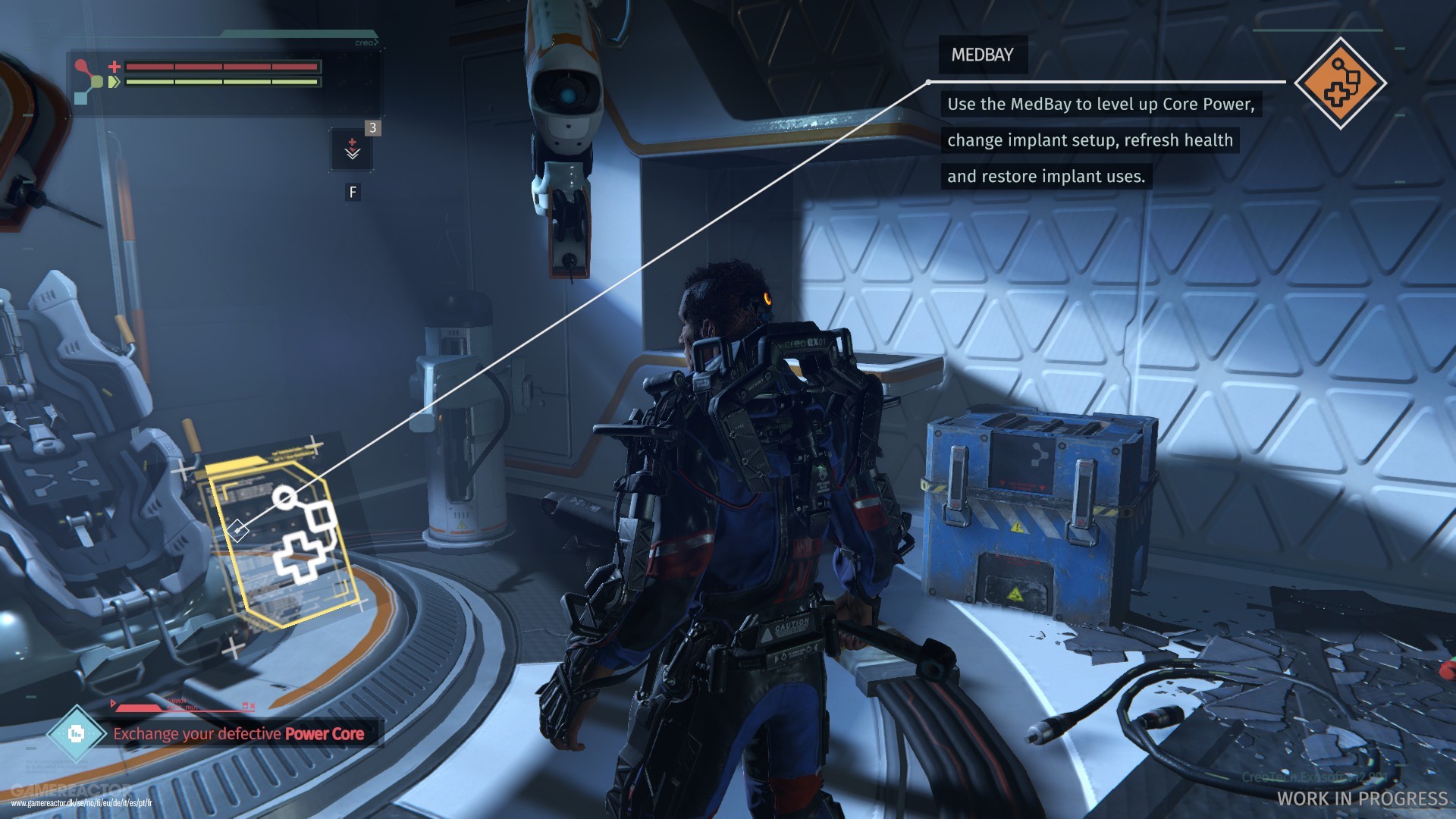The width and height of the screenshot is (1456, 819).
Task: Click the play triangle beside the ERROR readout
Action: (113, 703)
